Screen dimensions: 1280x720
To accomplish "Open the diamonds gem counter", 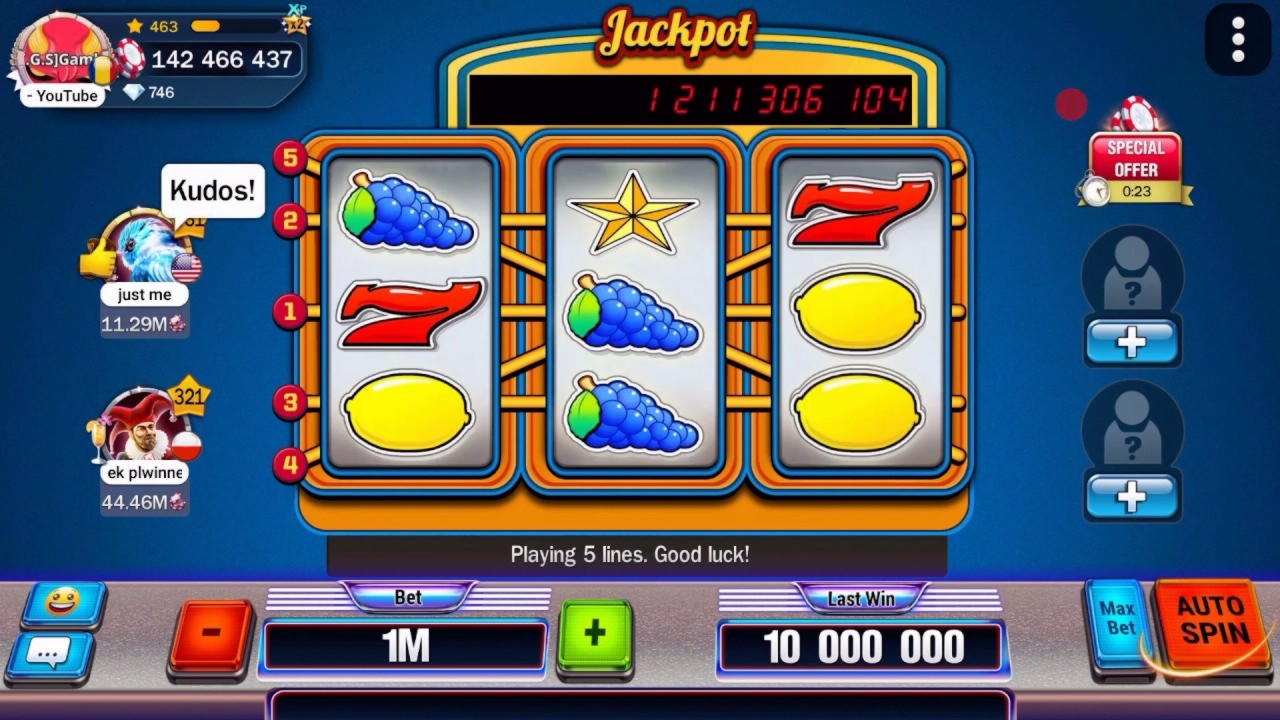I will click(x=148, y=92).
